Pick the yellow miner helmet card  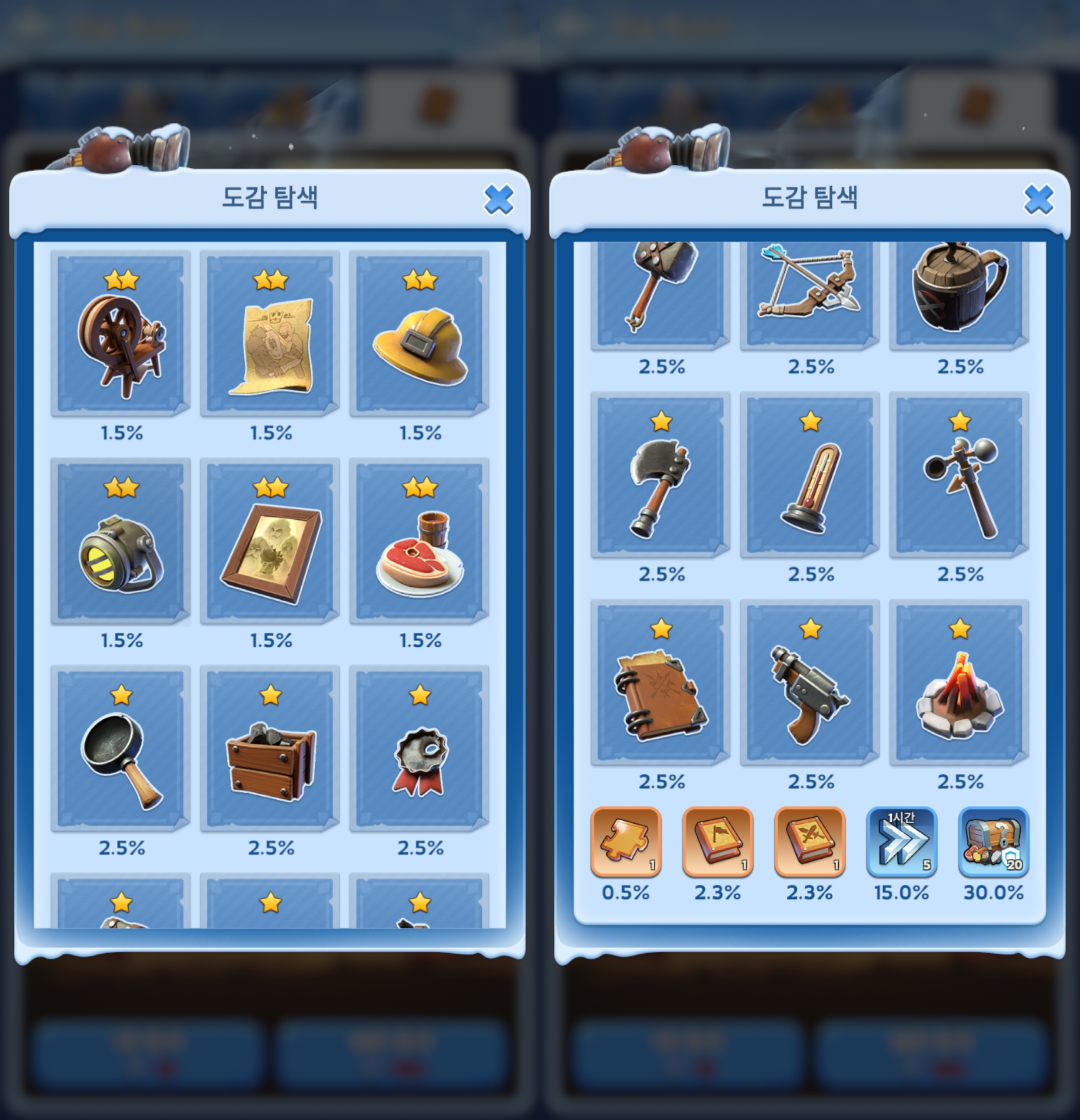coord(420,333)
